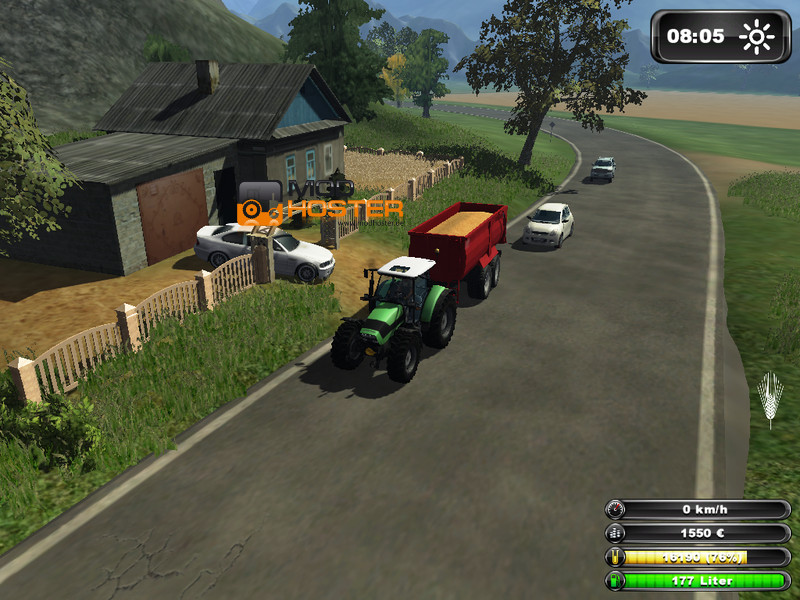800x600 pixels.
Task: Select the wheat ear icon
Action: coord(770,399)
